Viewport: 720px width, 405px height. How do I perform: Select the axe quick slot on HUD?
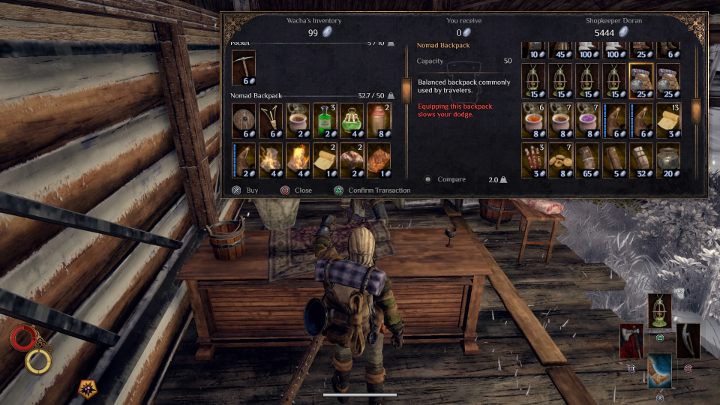click(x=631, y=339)
